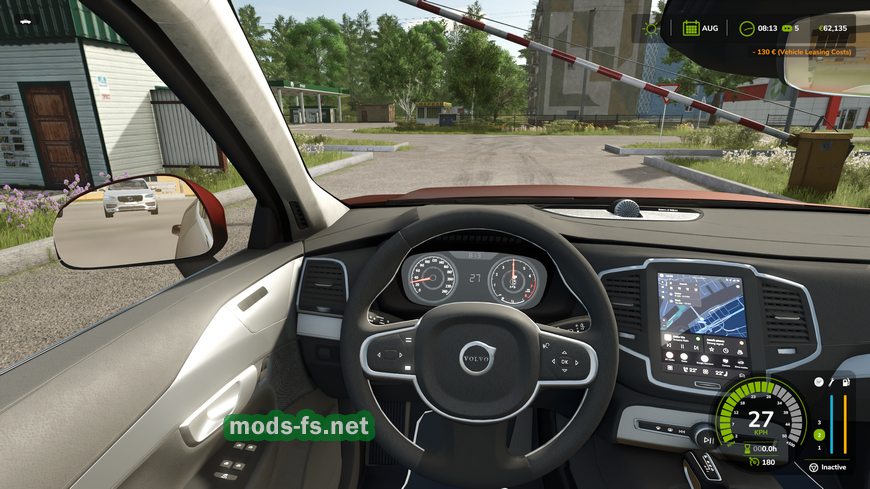
Task: Click the clock icon beside 08:13
Action: pos(746,28)
